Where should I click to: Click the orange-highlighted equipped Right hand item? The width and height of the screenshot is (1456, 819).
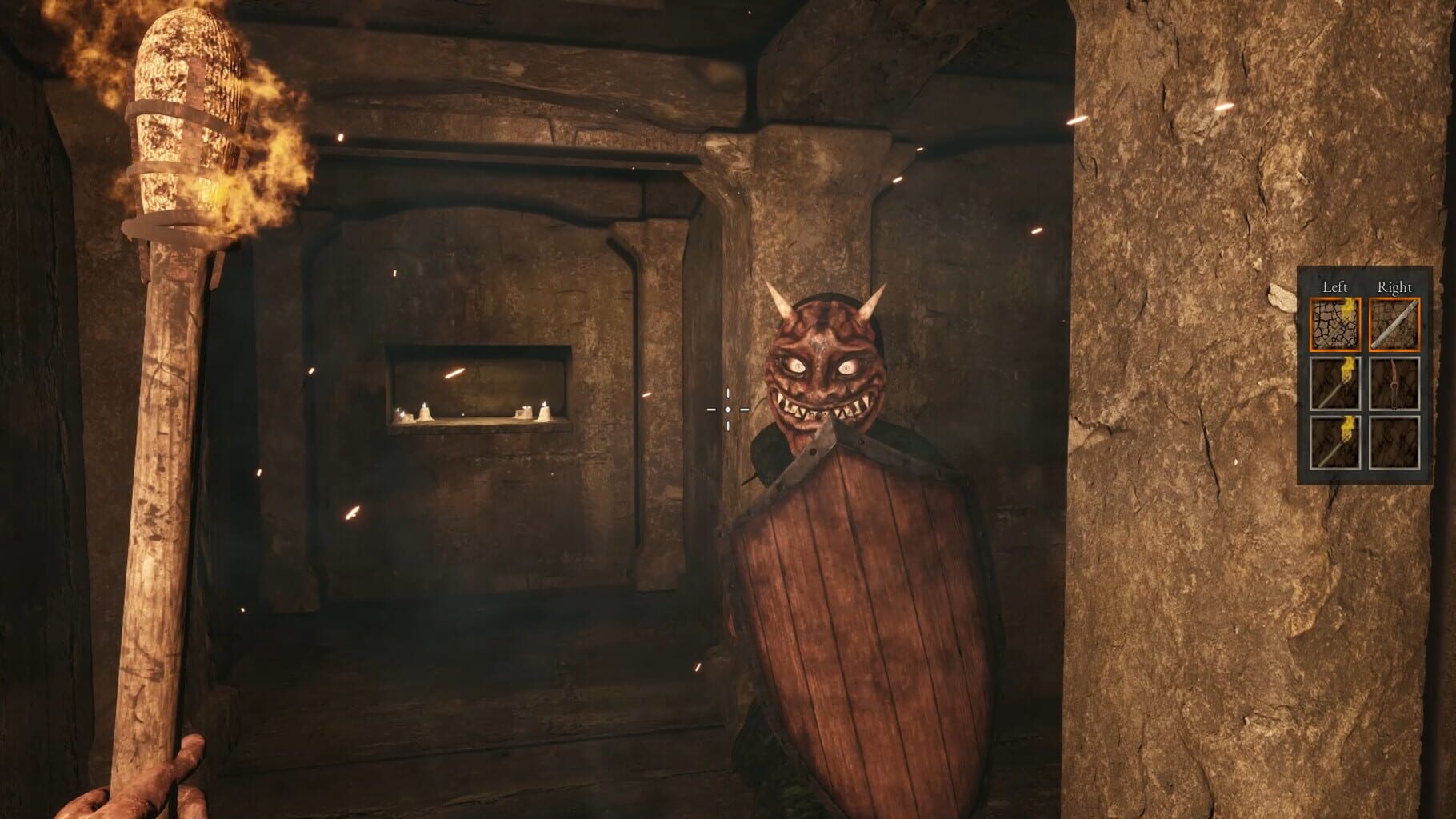pyautogui.click(x=1395, y=323)
